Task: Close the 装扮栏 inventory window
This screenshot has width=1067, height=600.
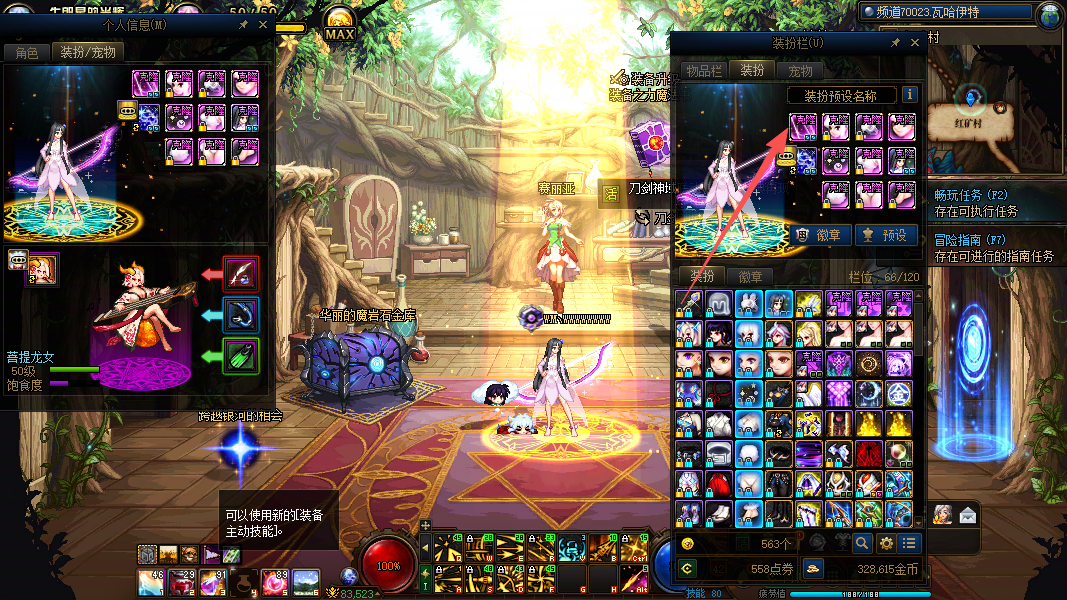Action: 915,44
